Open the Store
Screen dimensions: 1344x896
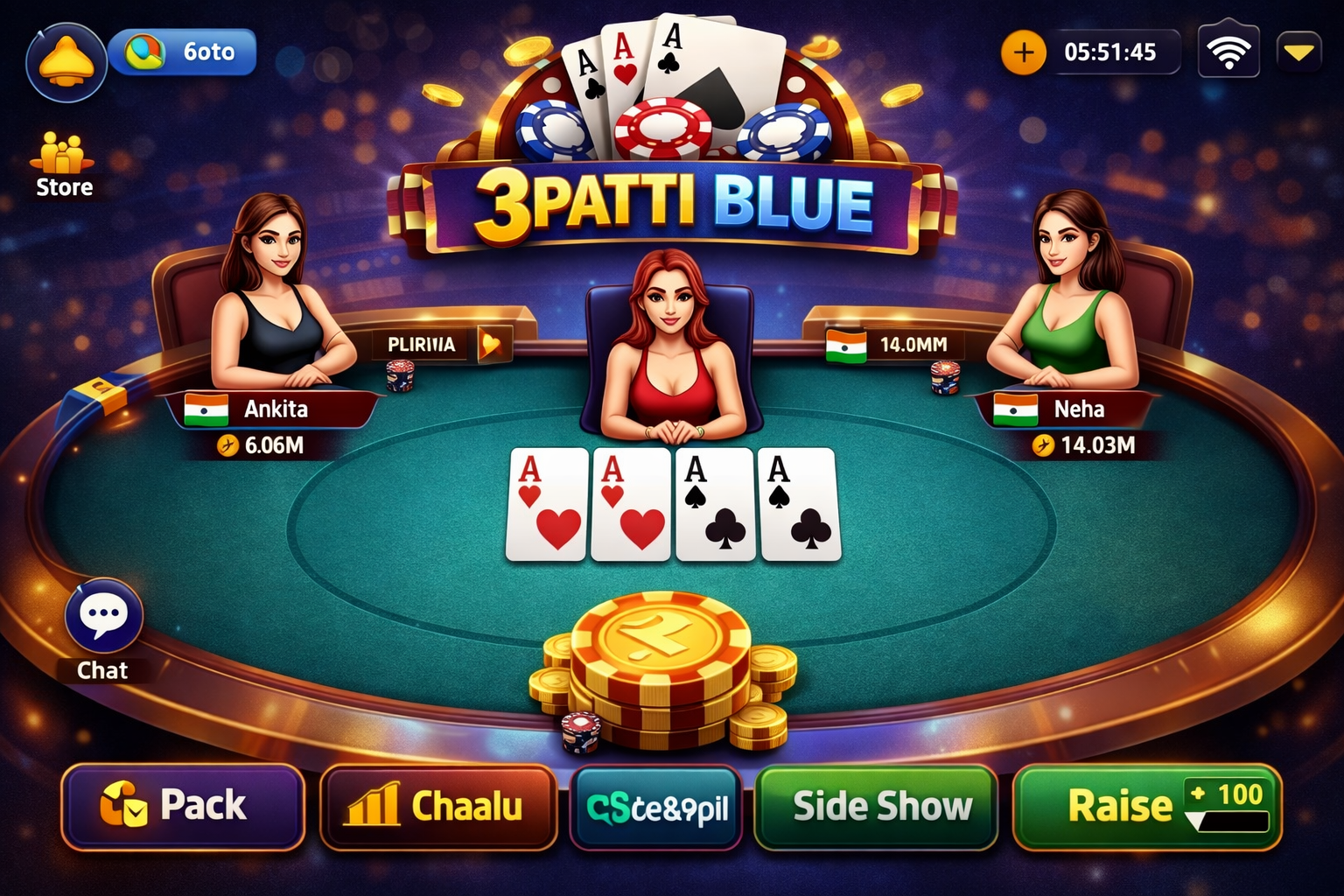tap(61, 162)
